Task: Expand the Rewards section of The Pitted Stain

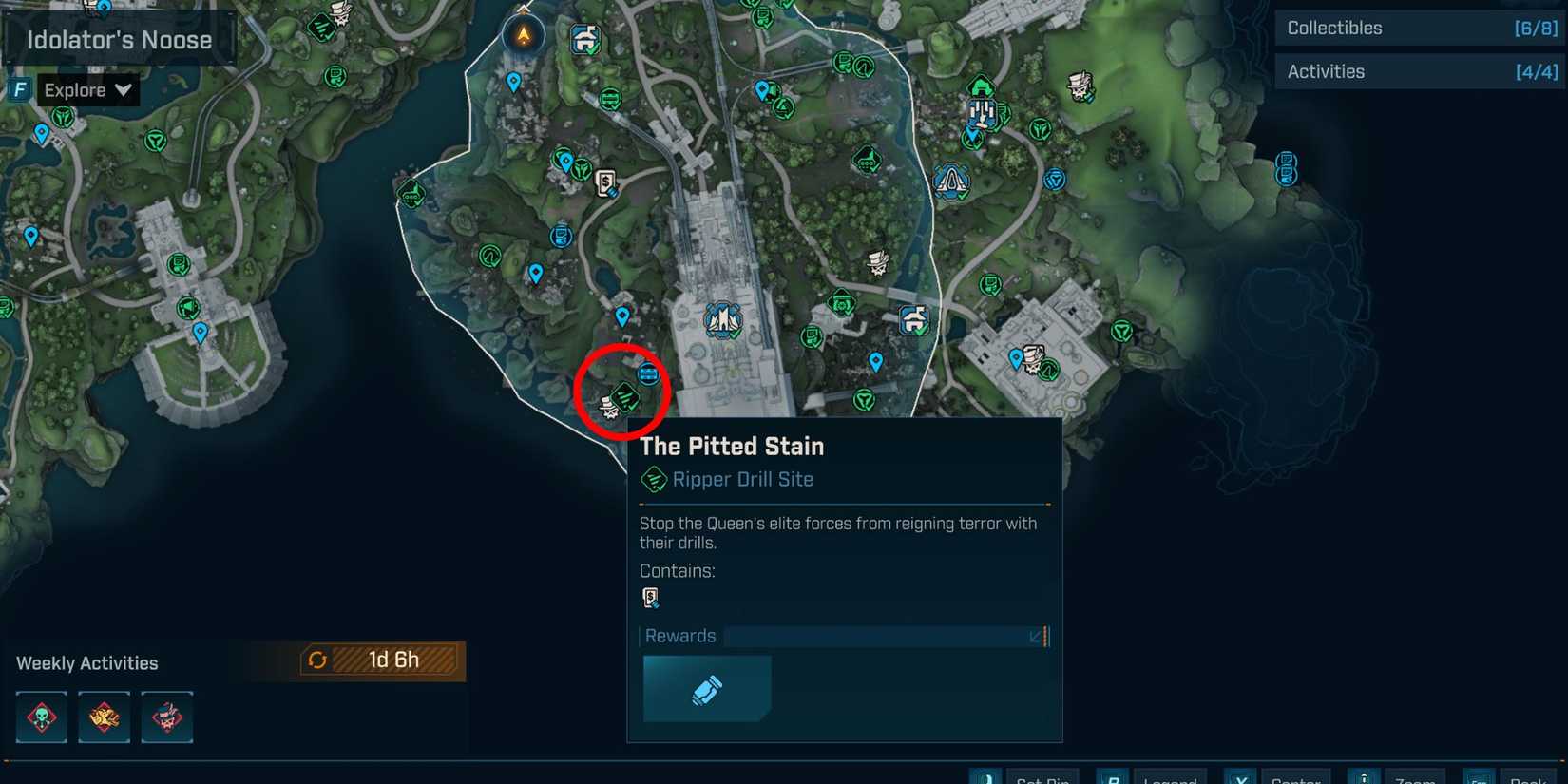Action: pyautogui.click(x=1036, y=636)
